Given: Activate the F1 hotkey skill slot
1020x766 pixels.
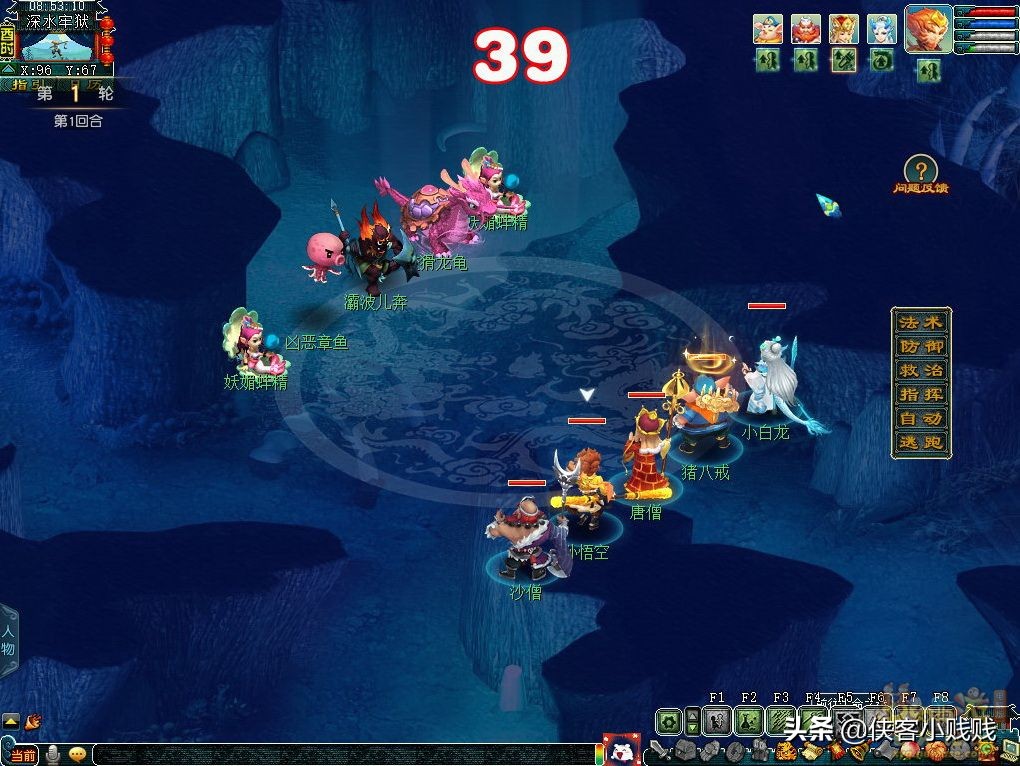Looking at the screenshot, I should coord(717,720).
